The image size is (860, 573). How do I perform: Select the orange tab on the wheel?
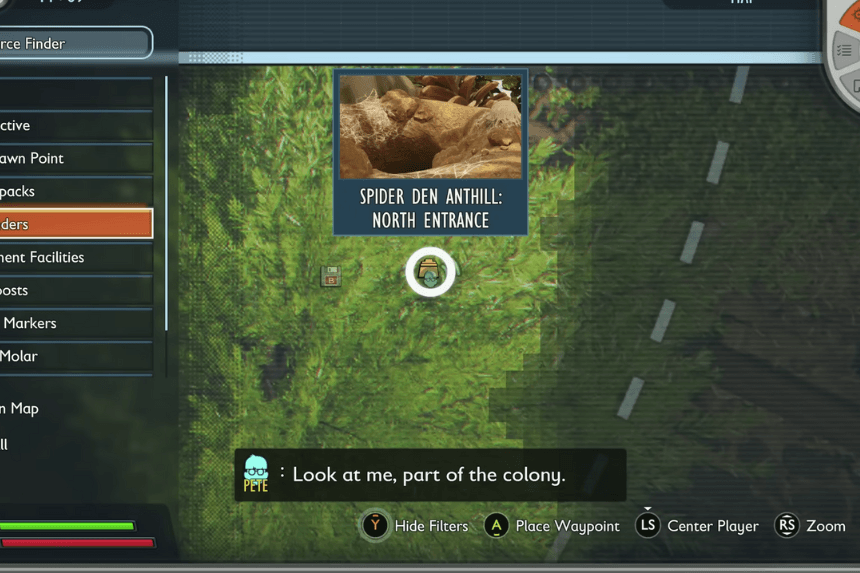click(852, 14)
